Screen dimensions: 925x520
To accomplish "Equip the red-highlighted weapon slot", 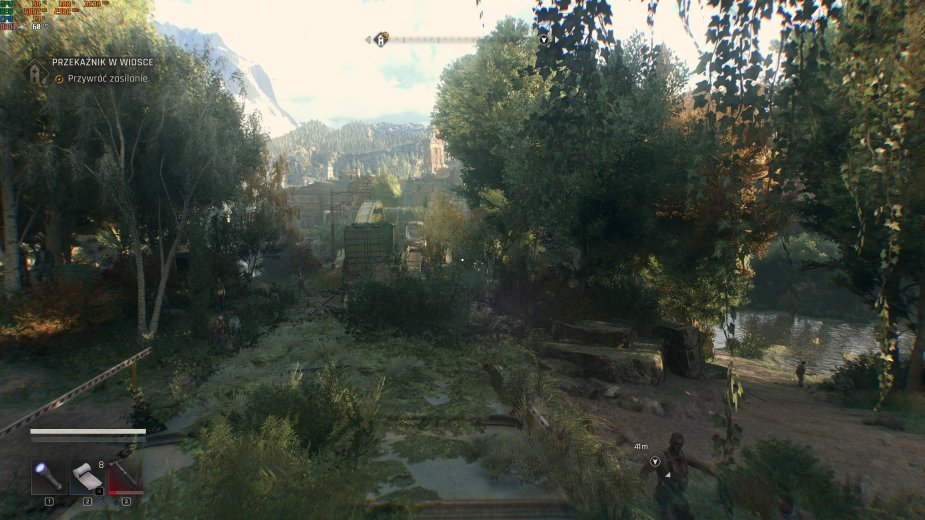I will (x=126, y=477).
